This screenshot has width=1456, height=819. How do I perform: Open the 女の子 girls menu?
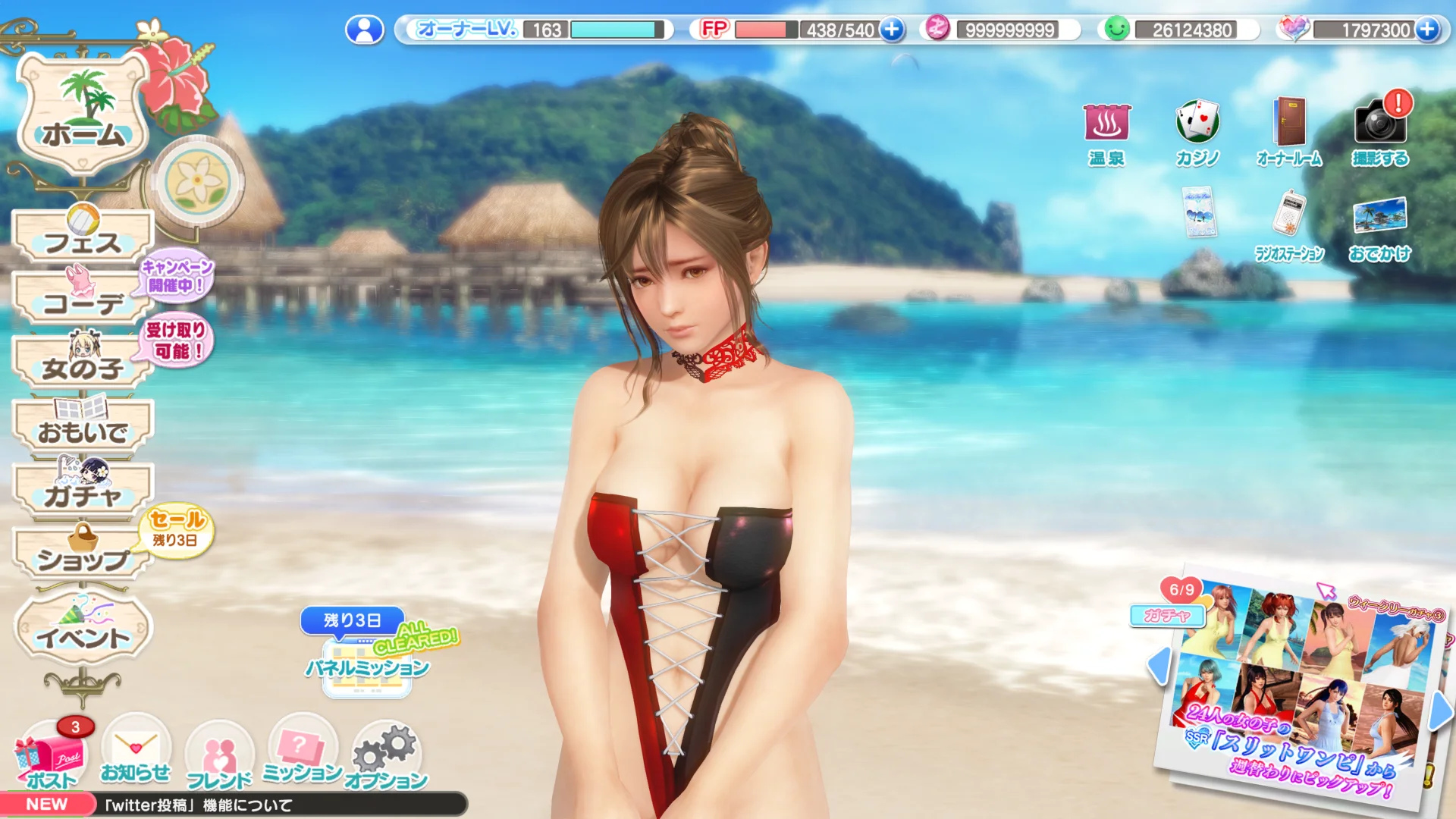pyautogui.click(x=83, y=366)
